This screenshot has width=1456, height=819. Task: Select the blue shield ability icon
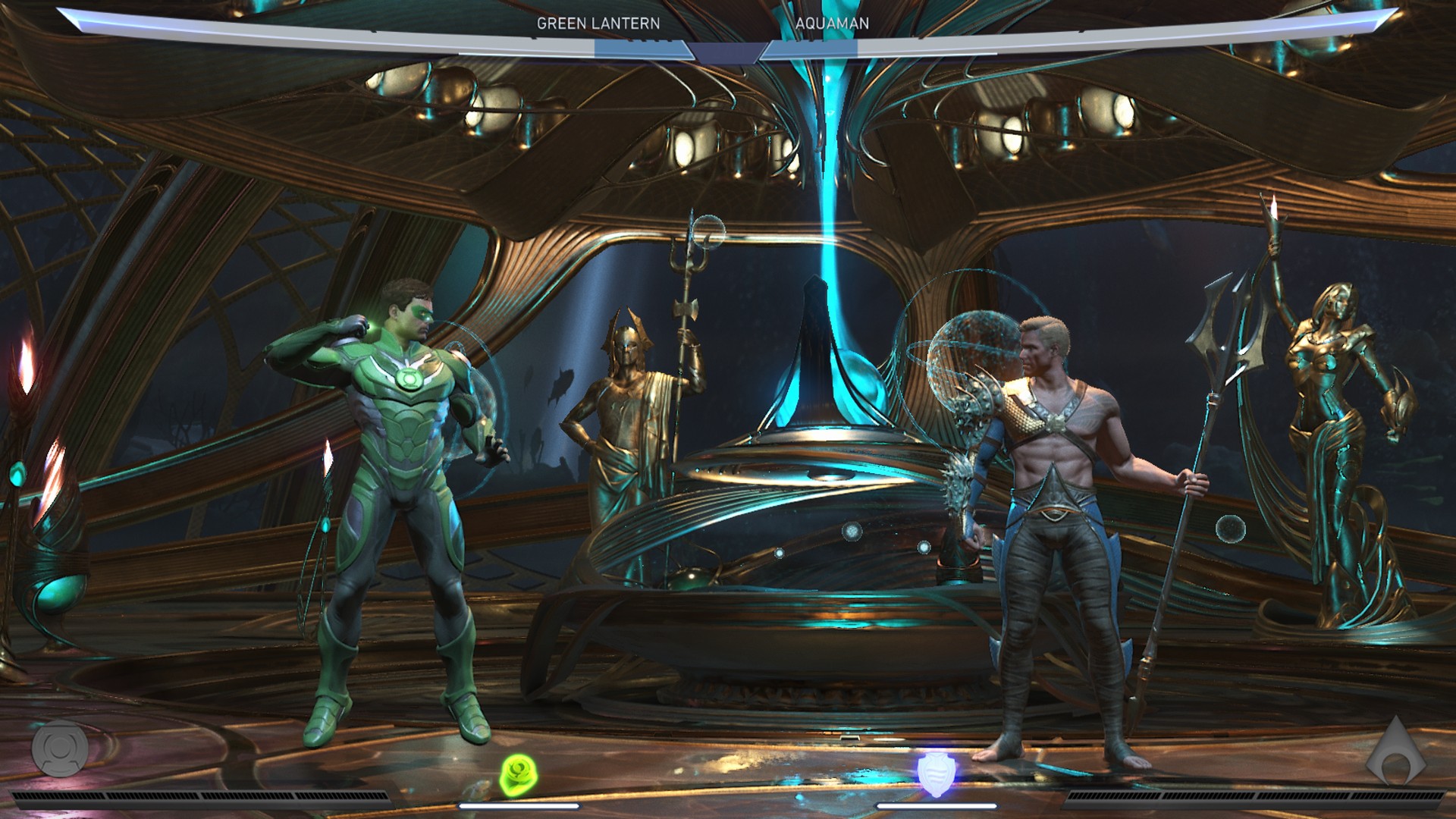pos(936,773)
